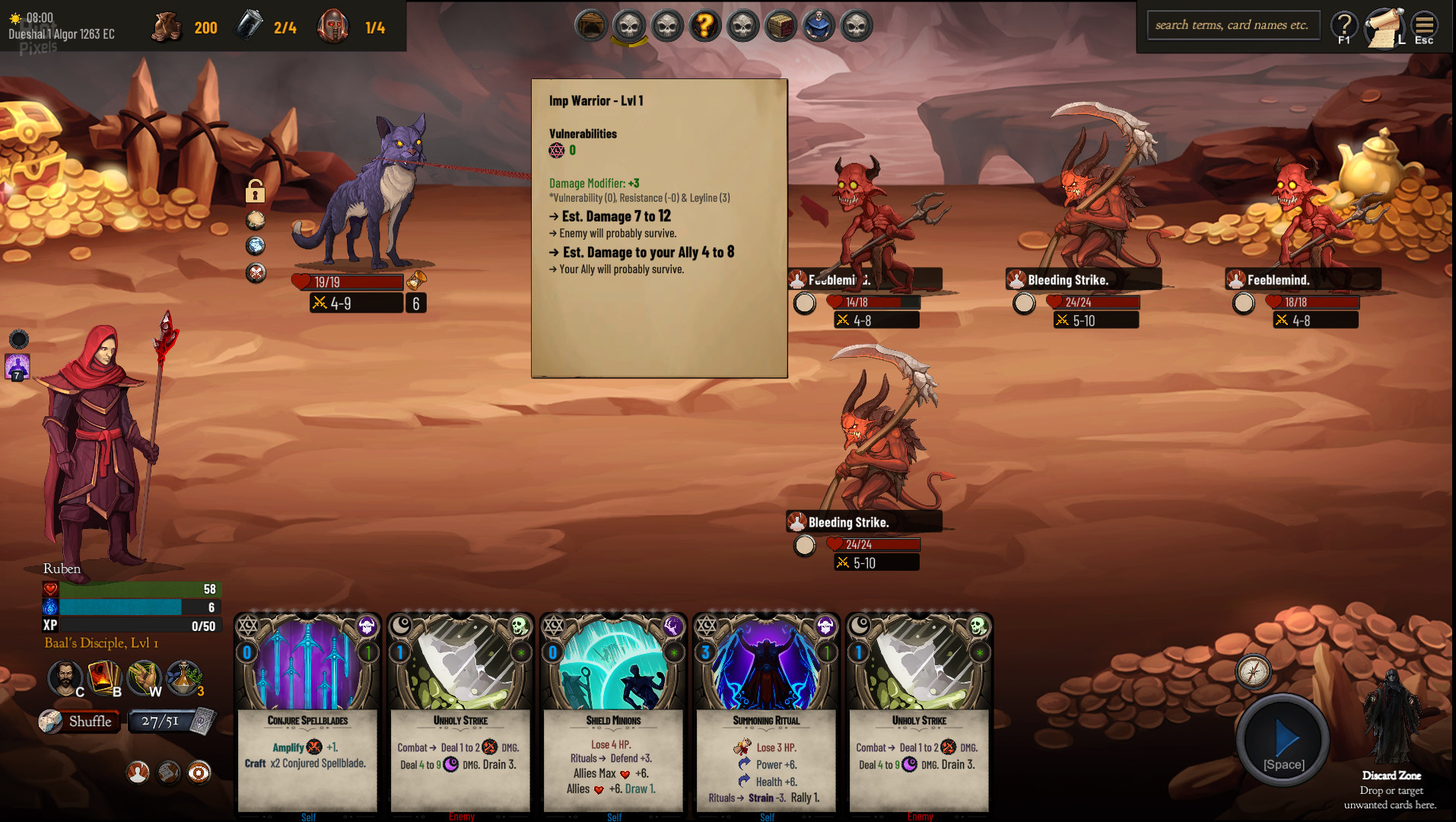Open the deck pile showing 27/51

172,722
